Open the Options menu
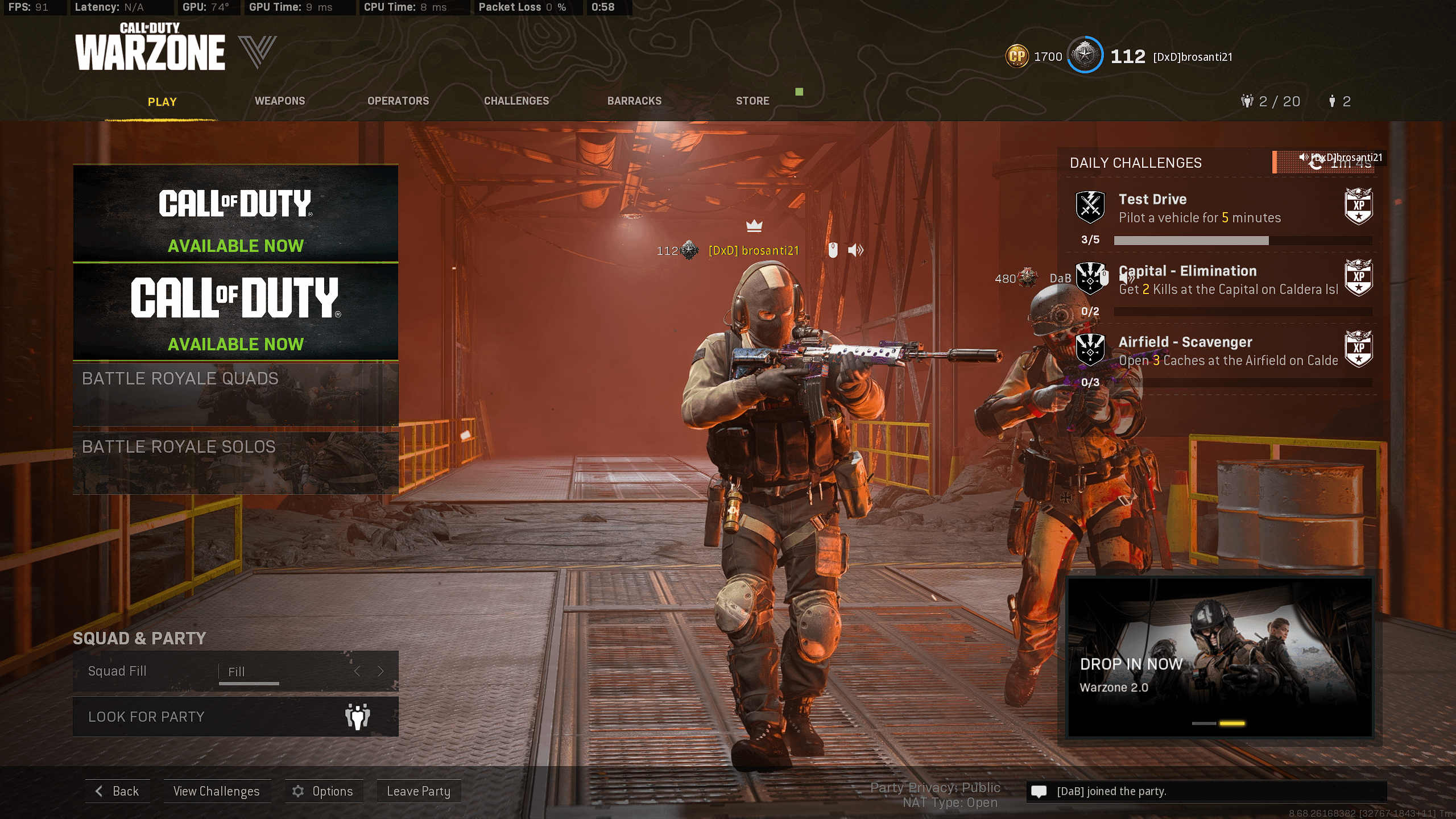This screenshot has width=1456, height=819. (323, 791)
